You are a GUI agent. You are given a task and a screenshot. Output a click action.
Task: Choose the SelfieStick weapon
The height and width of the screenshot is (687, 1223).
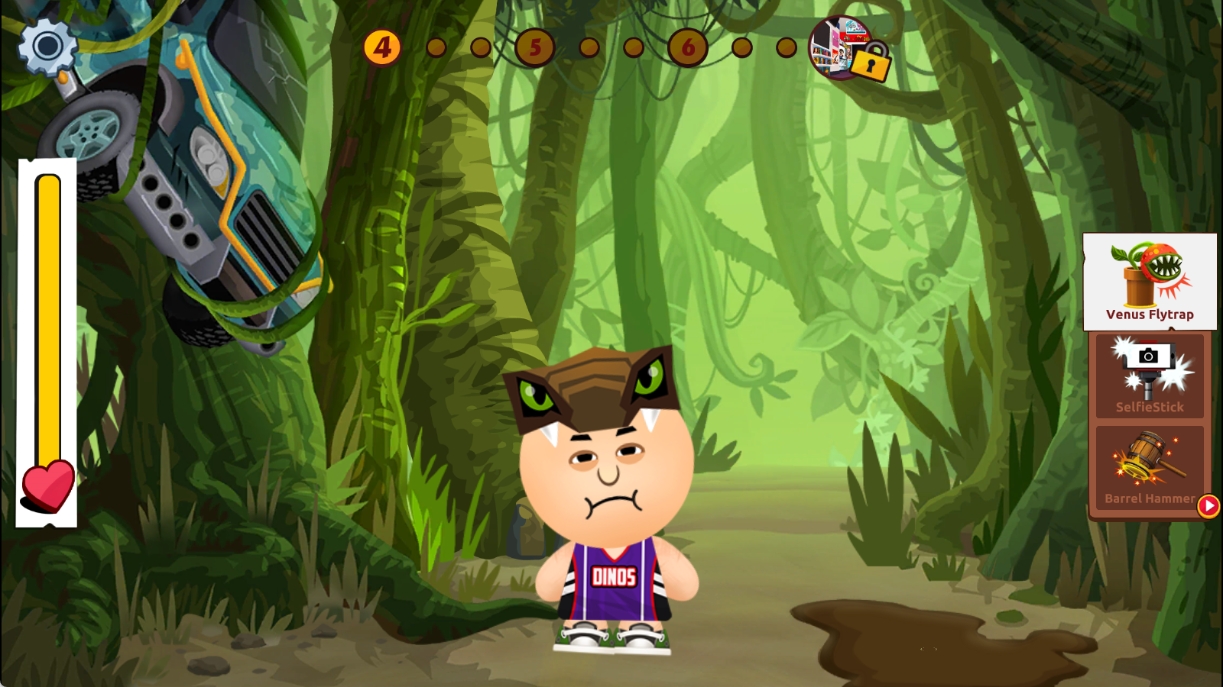coord(1149,376)
